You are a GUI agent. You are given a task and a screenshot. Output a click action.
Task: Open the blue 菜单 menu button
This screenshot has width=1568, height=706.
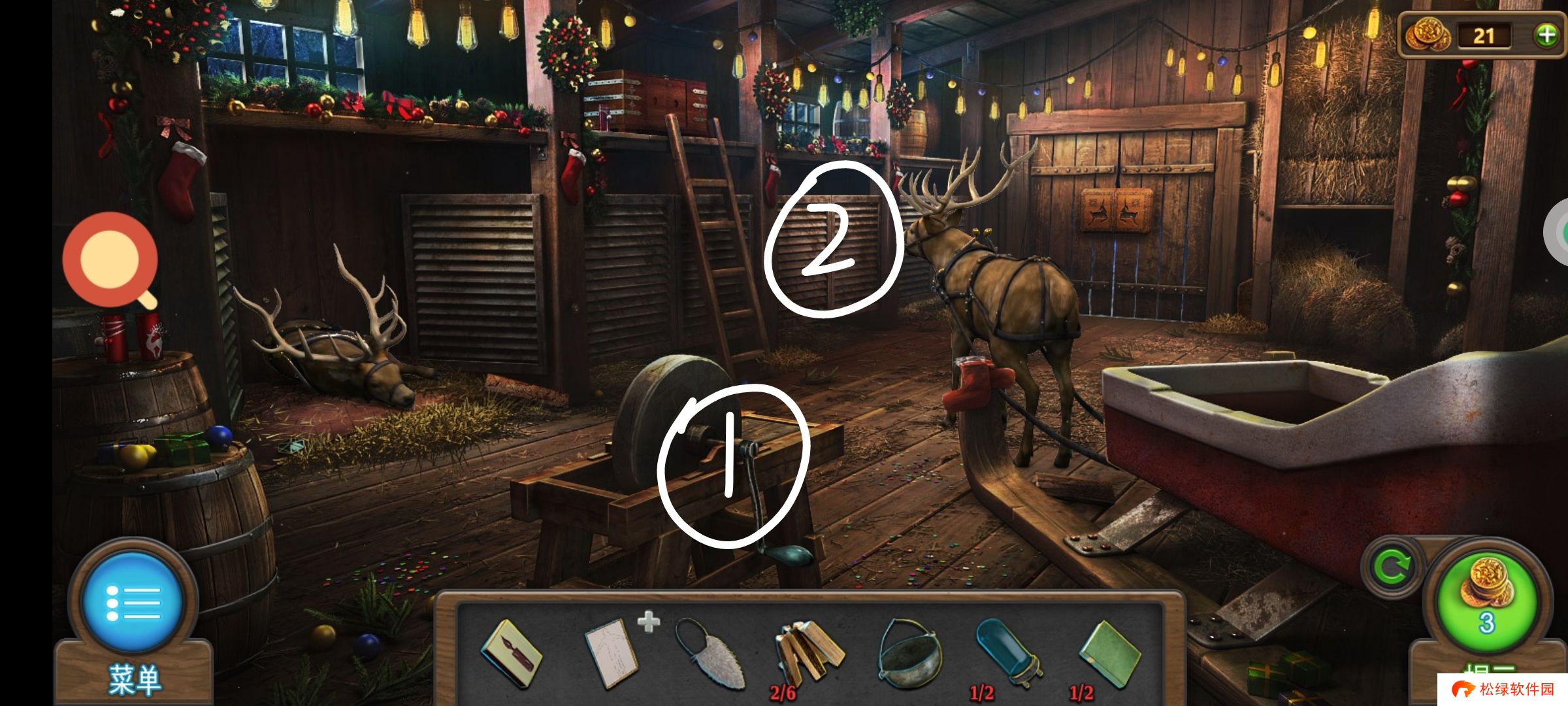(133, 602)
